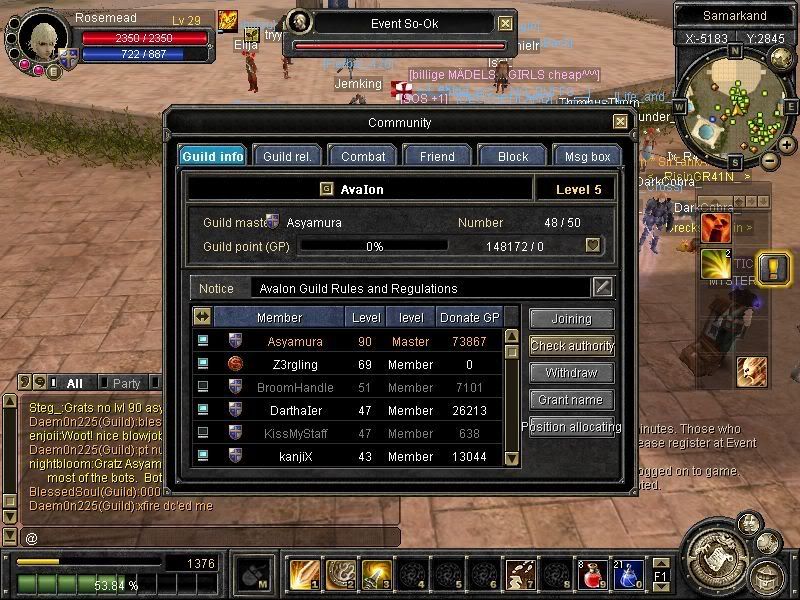800x600 pixels.
Task: Show the Friend tab
Action: (437, 156)
